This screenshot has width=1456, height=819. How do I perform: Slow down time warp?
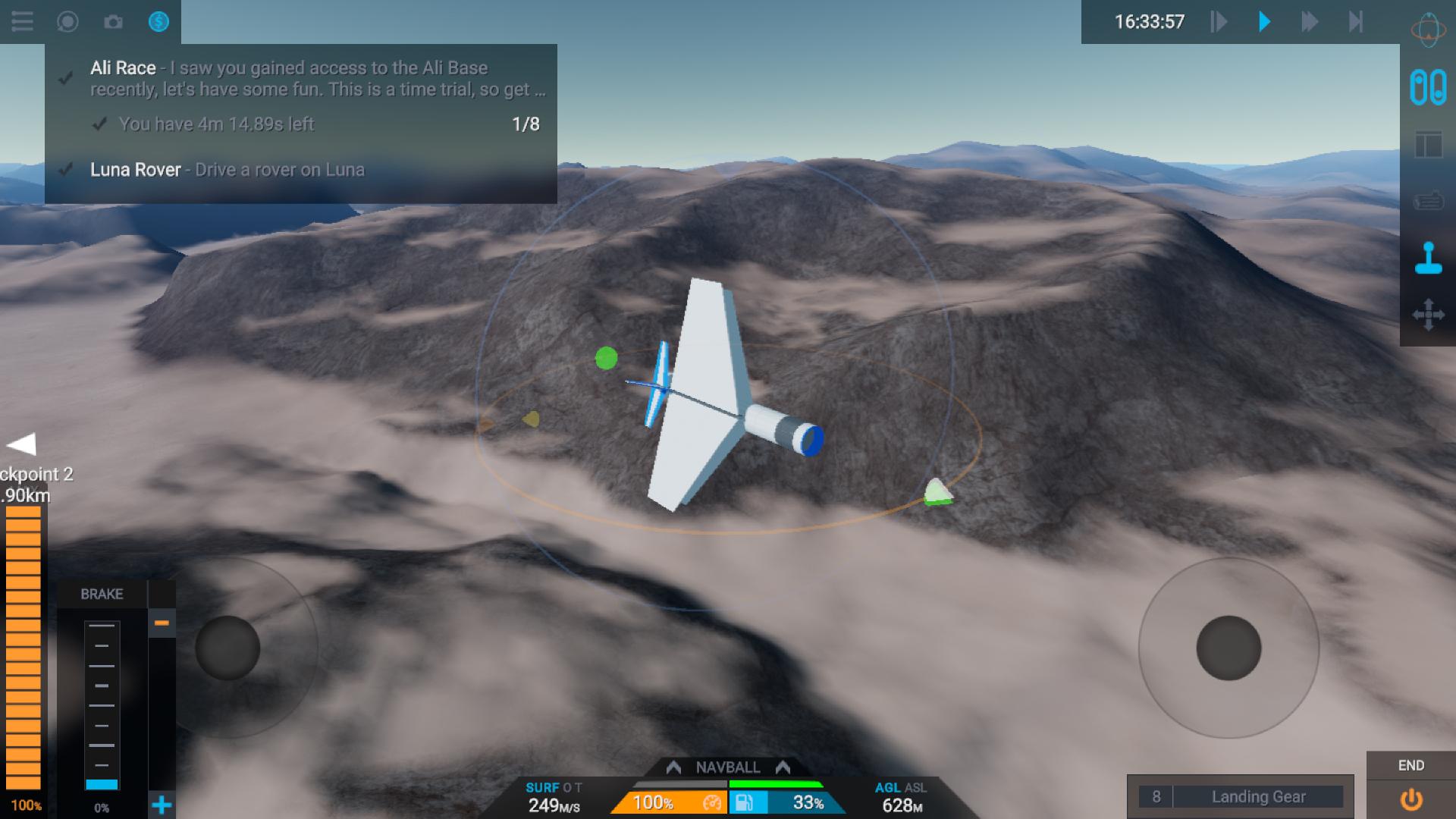pyautogui.click(x=1219, y=21)
